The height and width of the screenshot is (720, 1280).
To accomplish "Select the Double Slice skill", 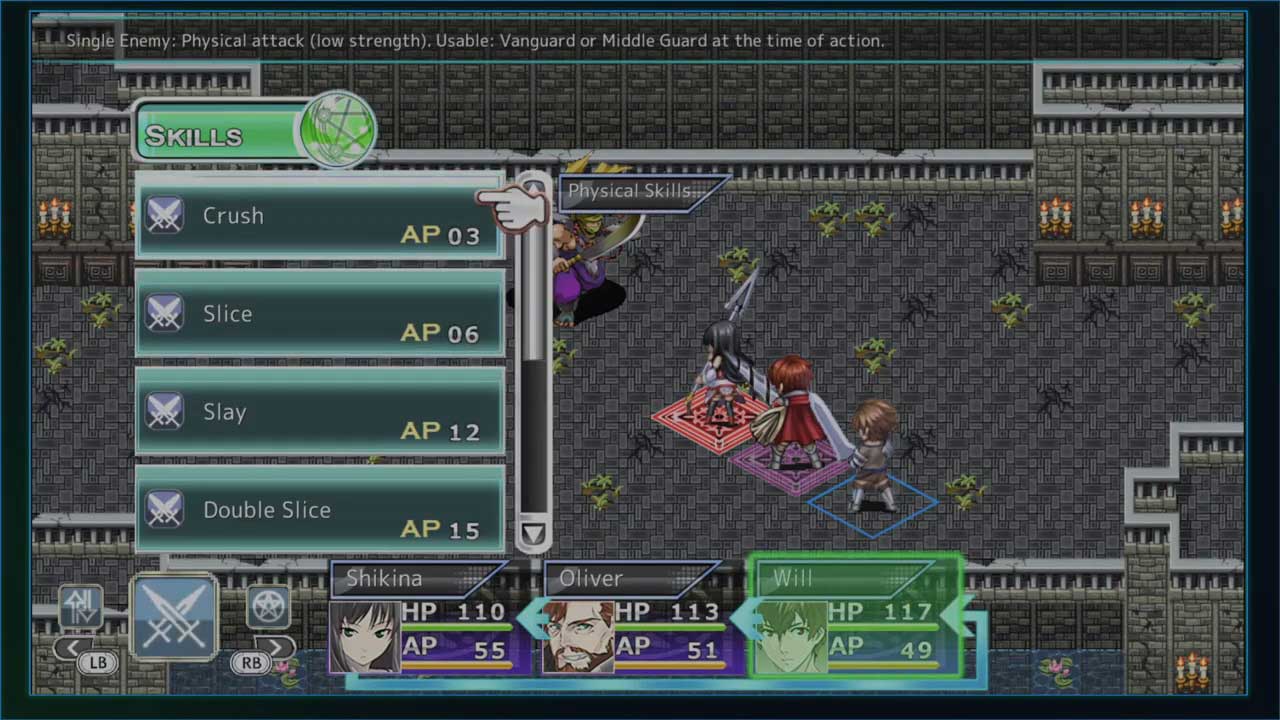I will 319,510.
